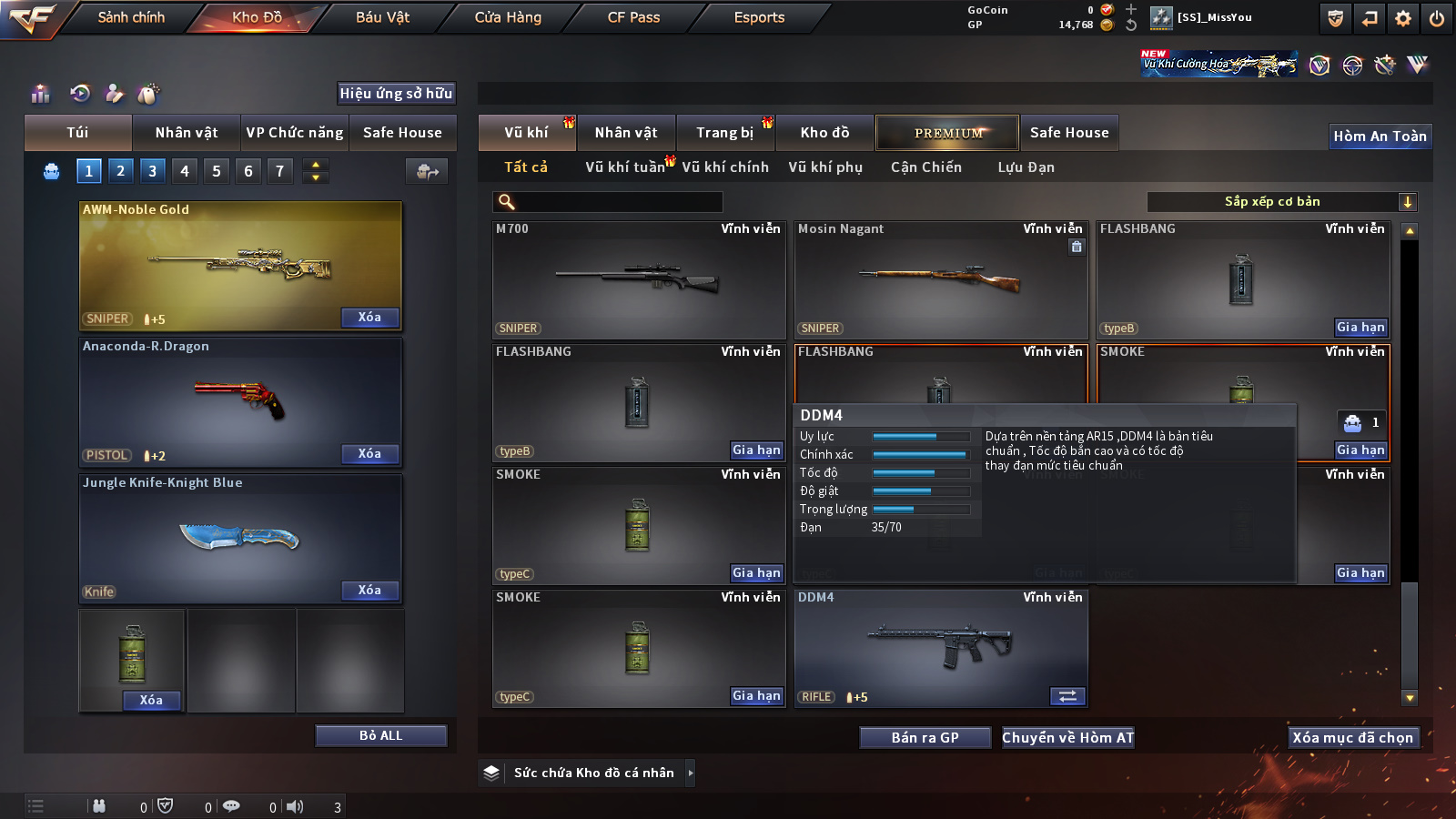The width and height of the screenshot is (1456, 819).
Task: Click the power exit button
Action: (1437, 18)
